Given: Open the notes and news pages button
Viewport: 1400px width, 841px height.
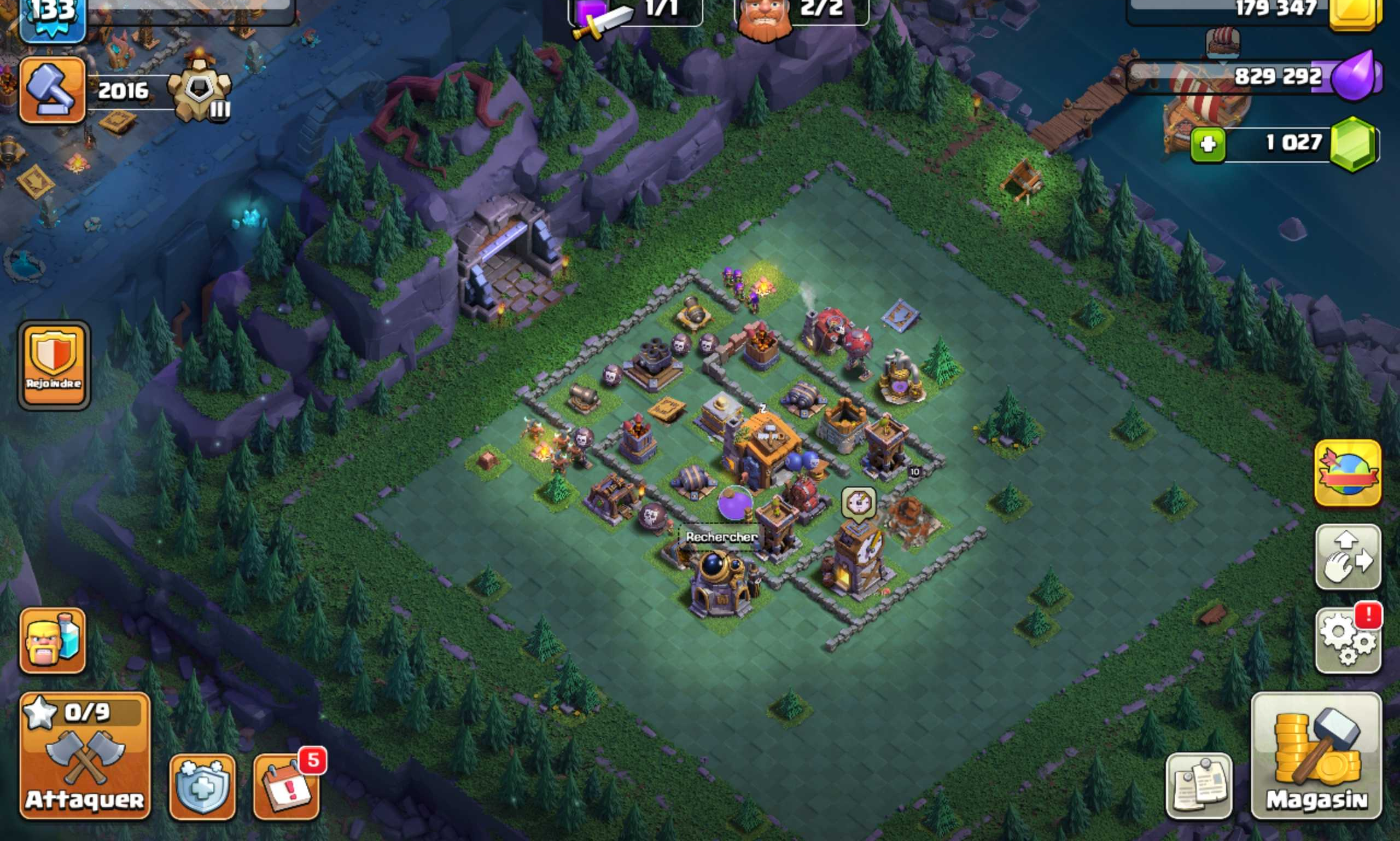Looking at the screenshot, I should tap(1198, 786).
